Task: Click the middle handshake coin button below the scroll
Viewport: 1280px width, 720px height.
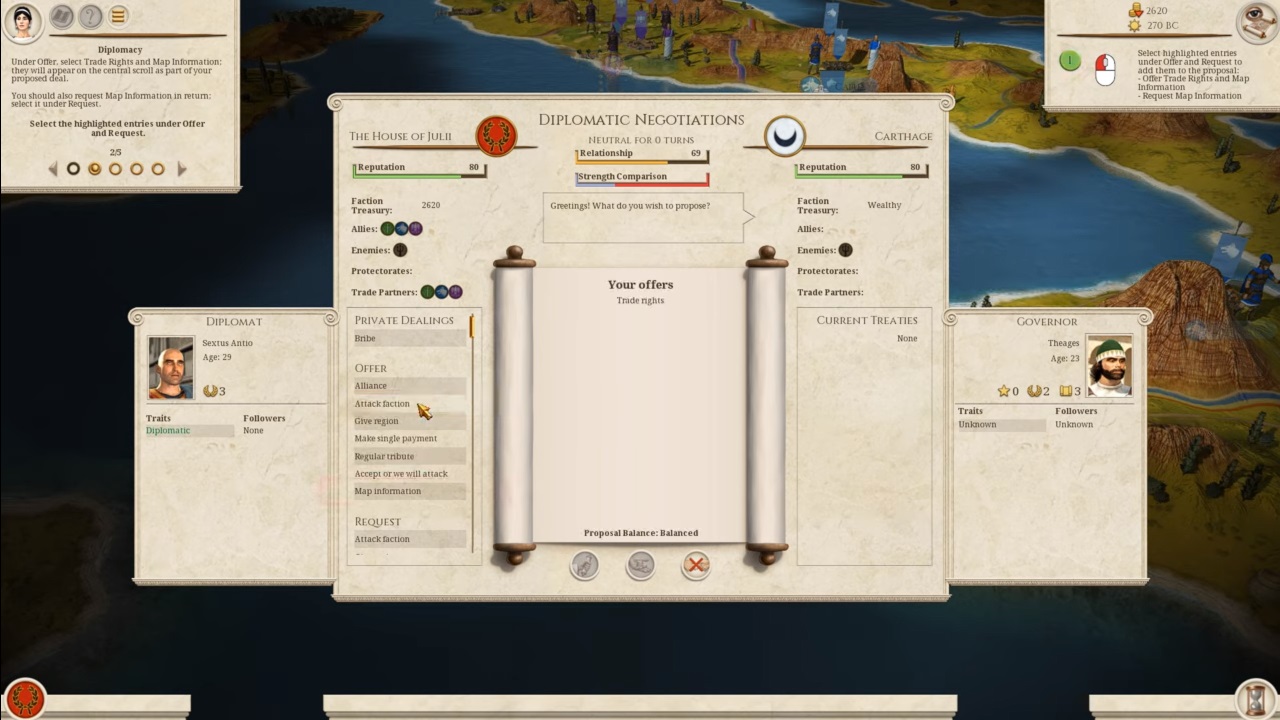Action: pos(640,565)
